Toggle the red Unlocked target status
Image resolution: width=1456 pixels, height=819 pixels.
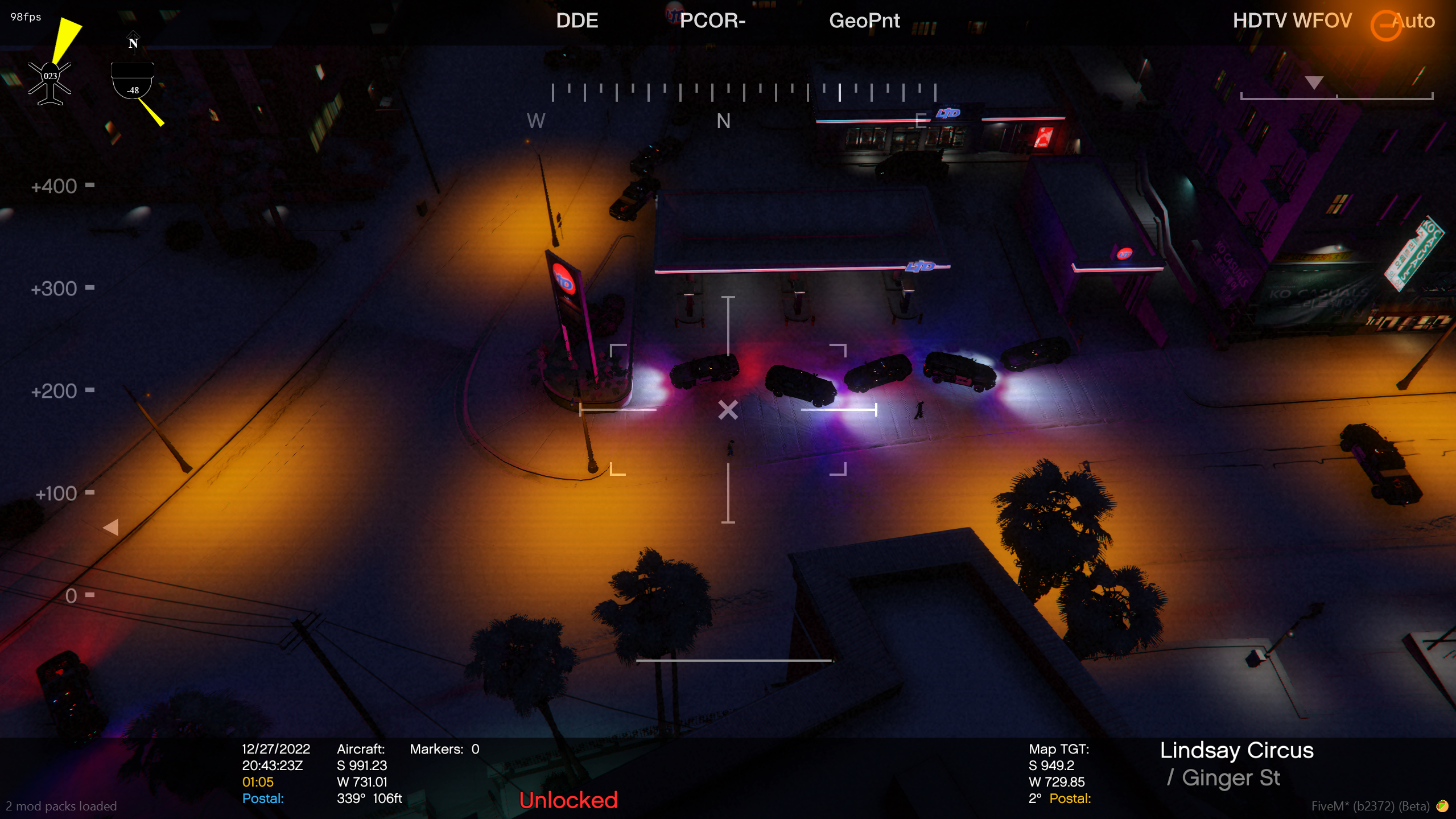[568, 800]
